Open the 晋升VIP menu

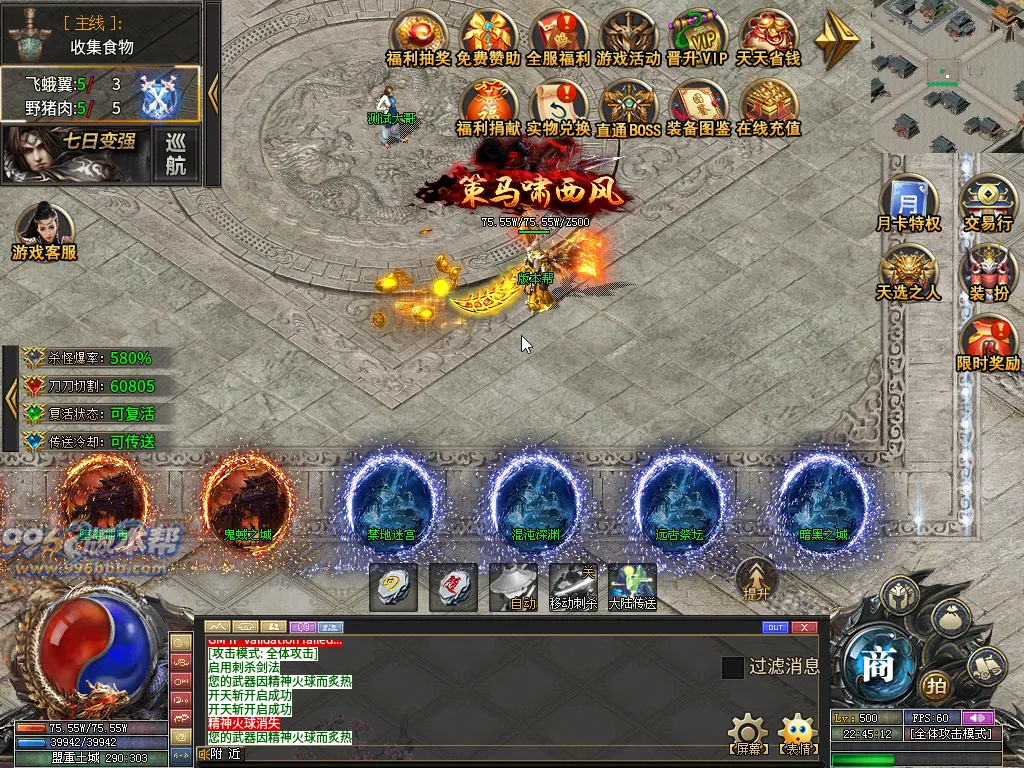click(x=698, y=36)
